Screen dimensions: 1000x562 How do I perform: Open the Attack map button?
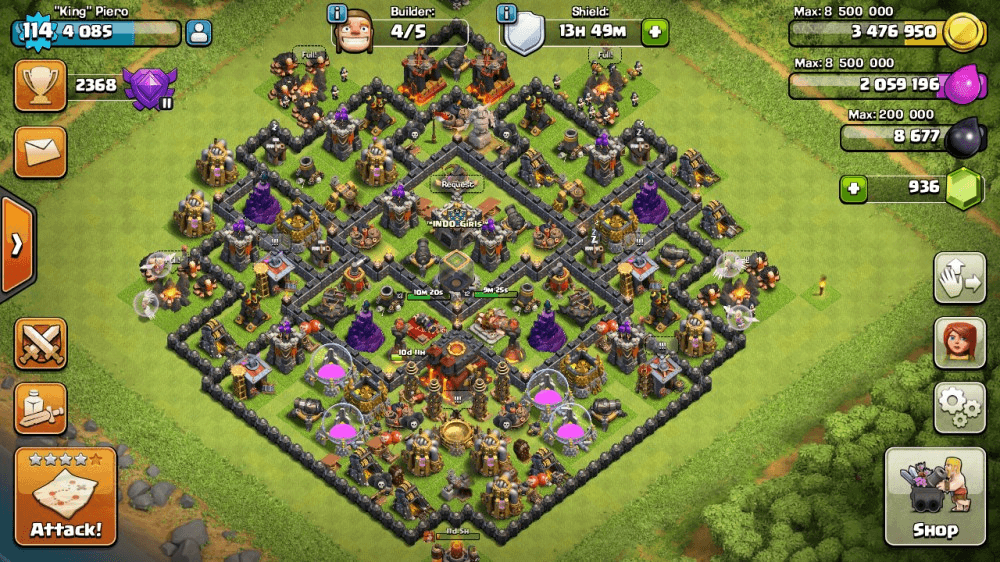66,497
